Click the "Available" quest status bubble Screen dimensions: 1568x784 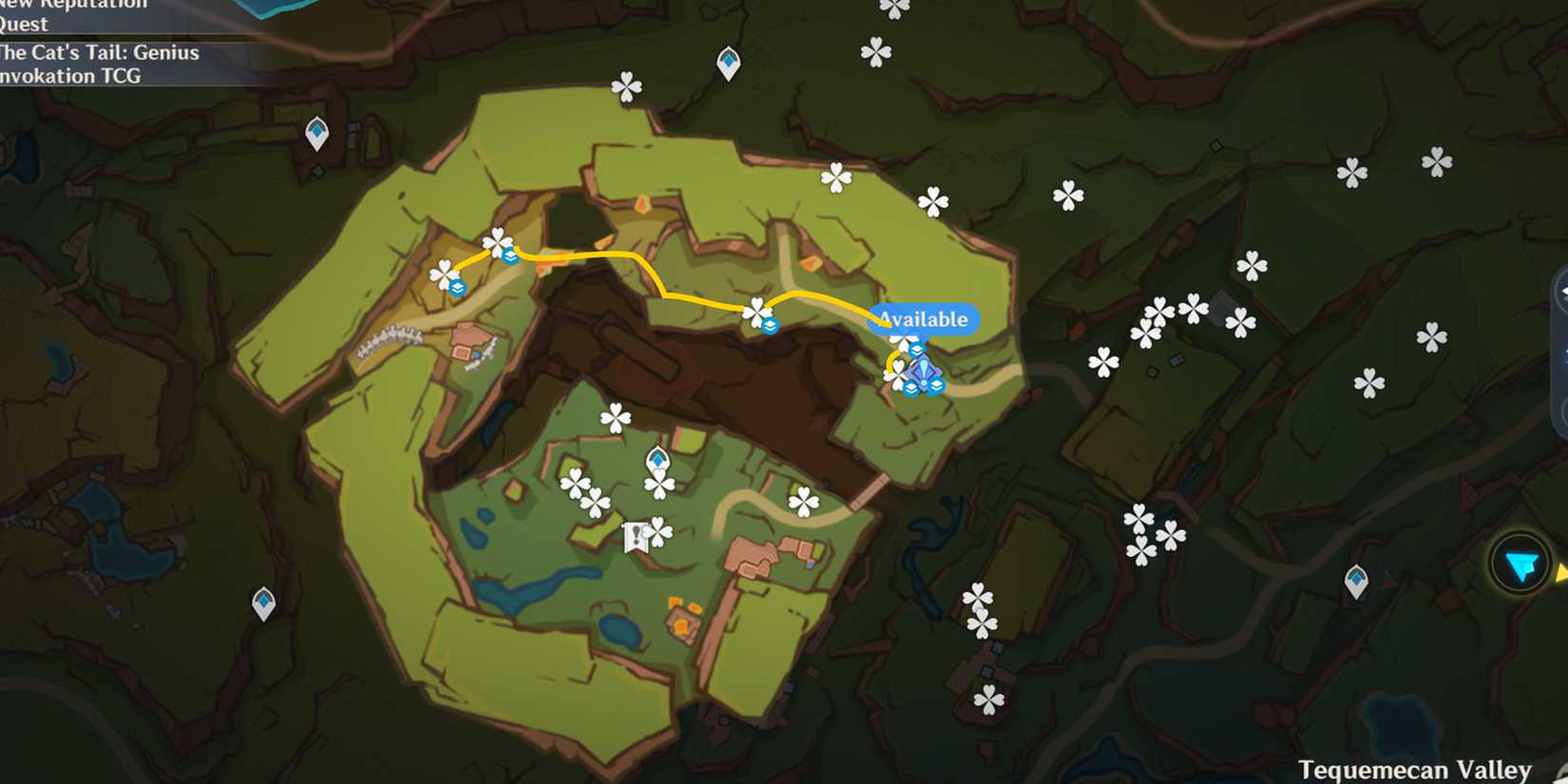coord(925,319)
